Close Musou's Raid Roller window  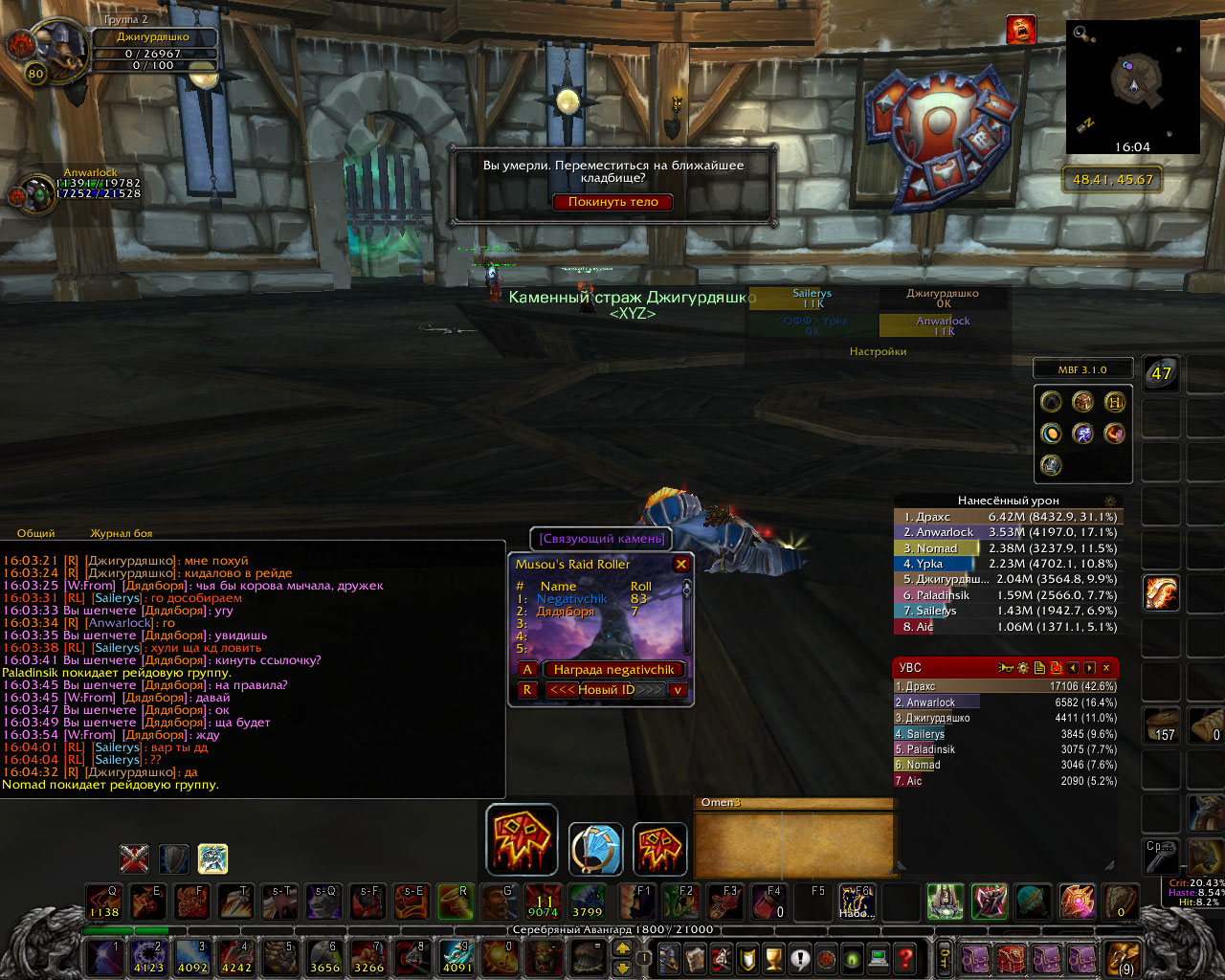click(x=681, y=565)
